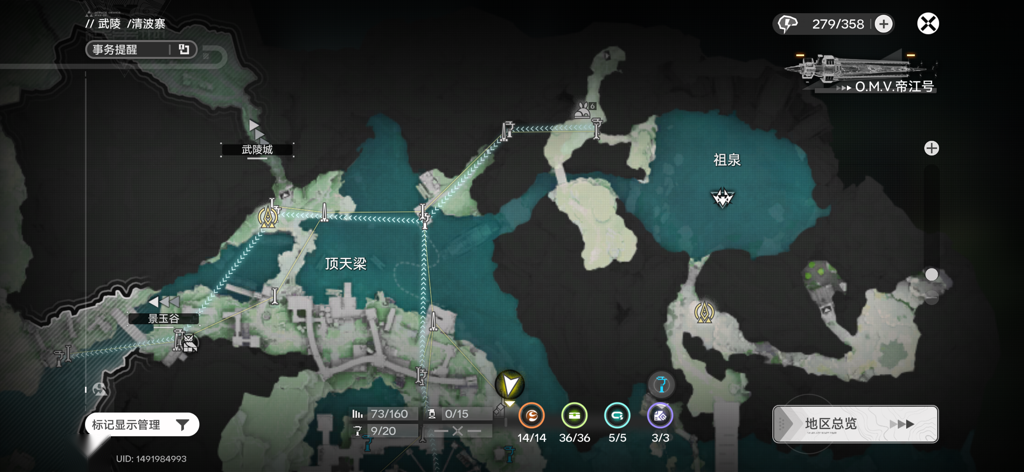The image size is (1024, 472).
Task: Select the boss marker in 祖泉 lake
Action: click(x=722, y=197)
